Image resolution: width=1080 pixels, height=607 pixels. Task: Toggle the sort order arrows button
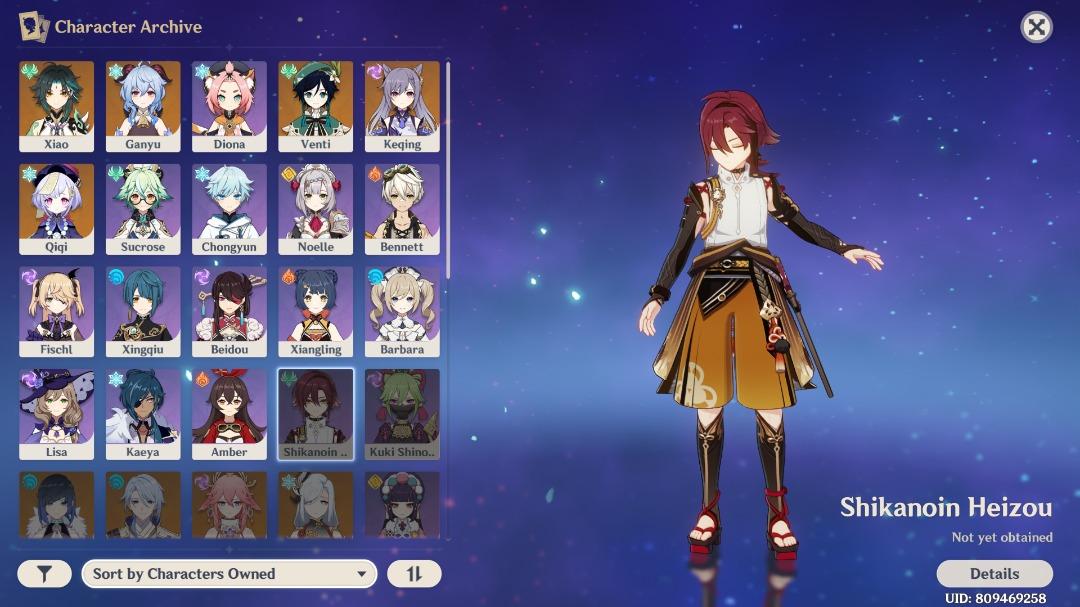(414, 574)
